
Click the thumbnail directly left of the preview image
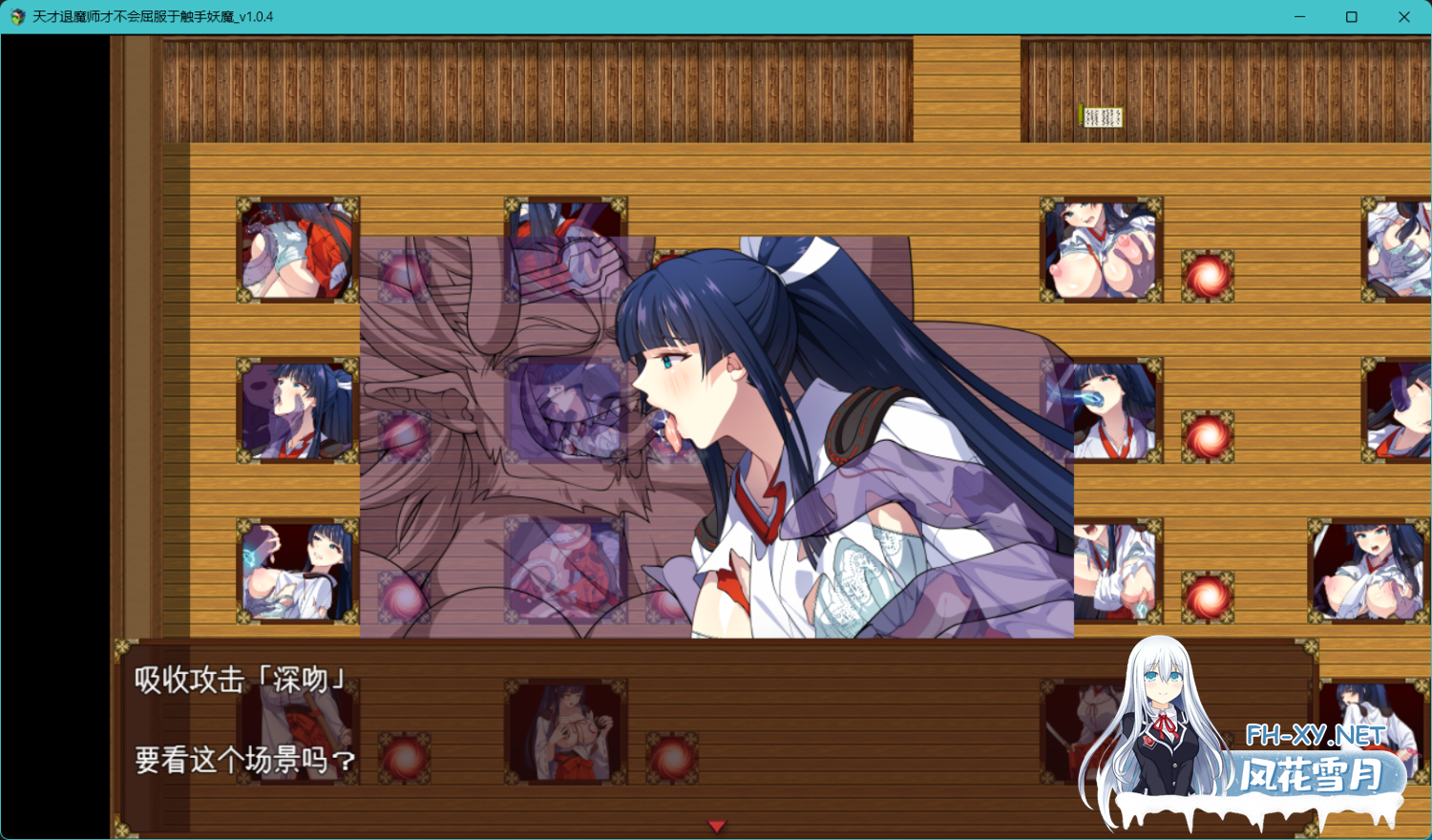296,410
